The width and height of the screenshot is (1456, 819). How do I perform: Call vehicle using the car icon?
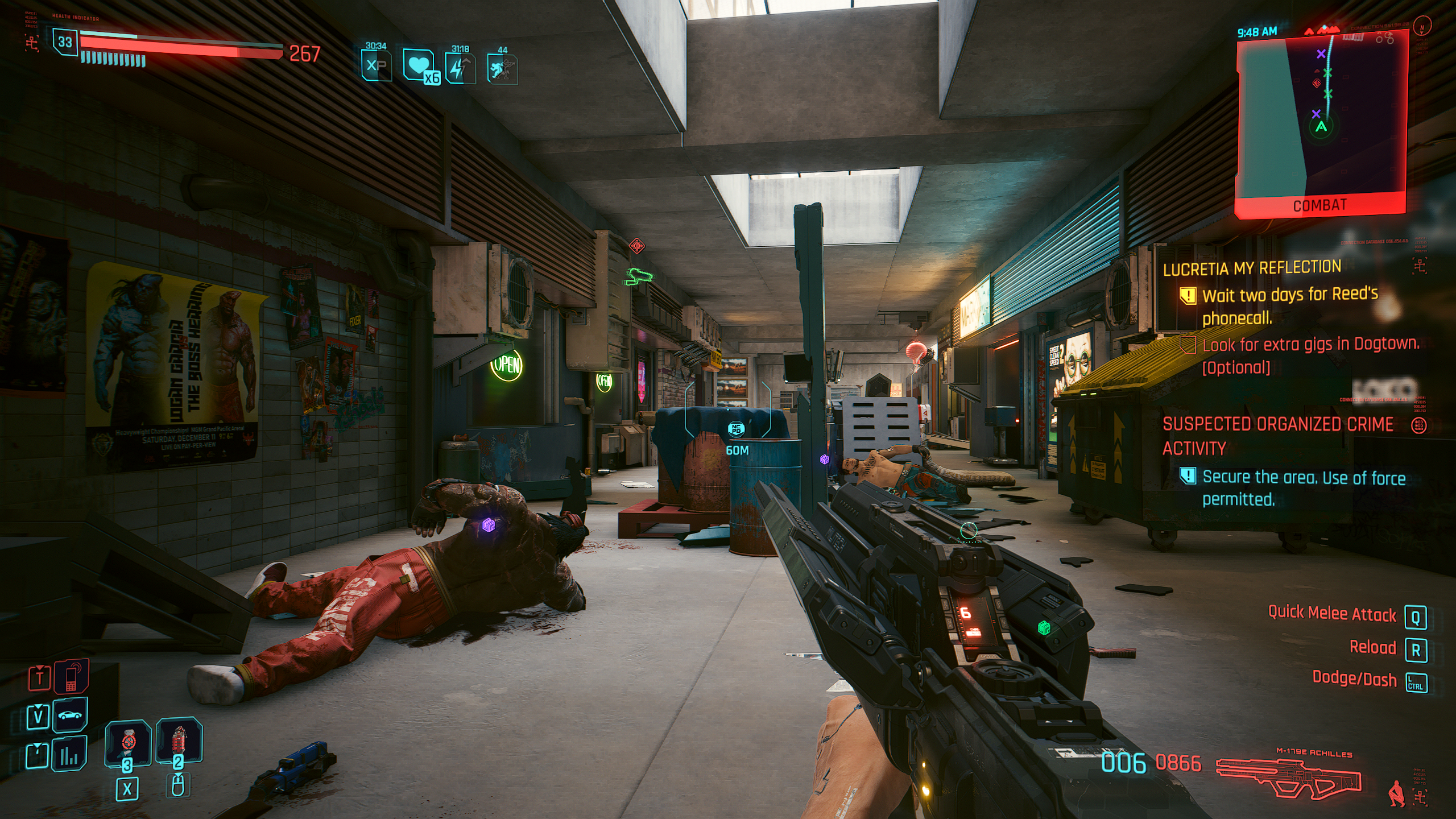[x=70, y=715]
